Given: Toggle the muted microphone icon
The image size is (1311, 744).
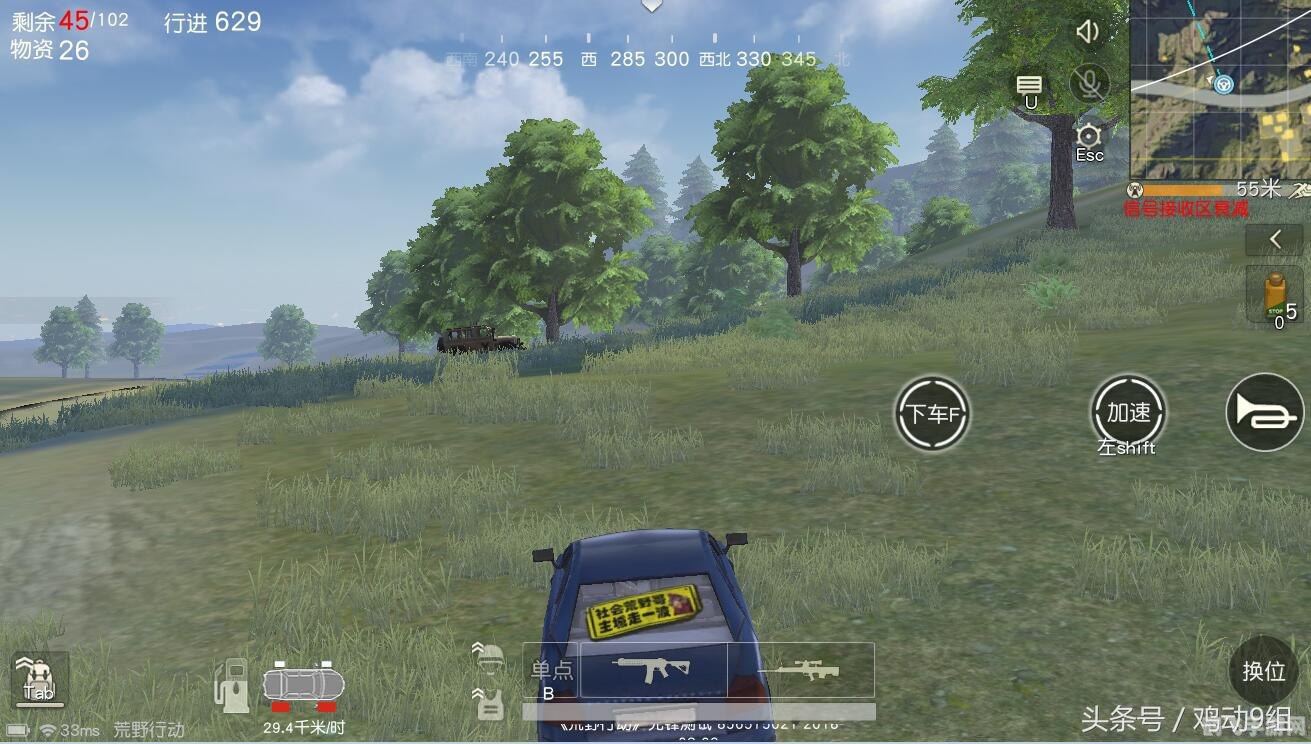Looking at the screenshot, I should tap(1089, 83).
